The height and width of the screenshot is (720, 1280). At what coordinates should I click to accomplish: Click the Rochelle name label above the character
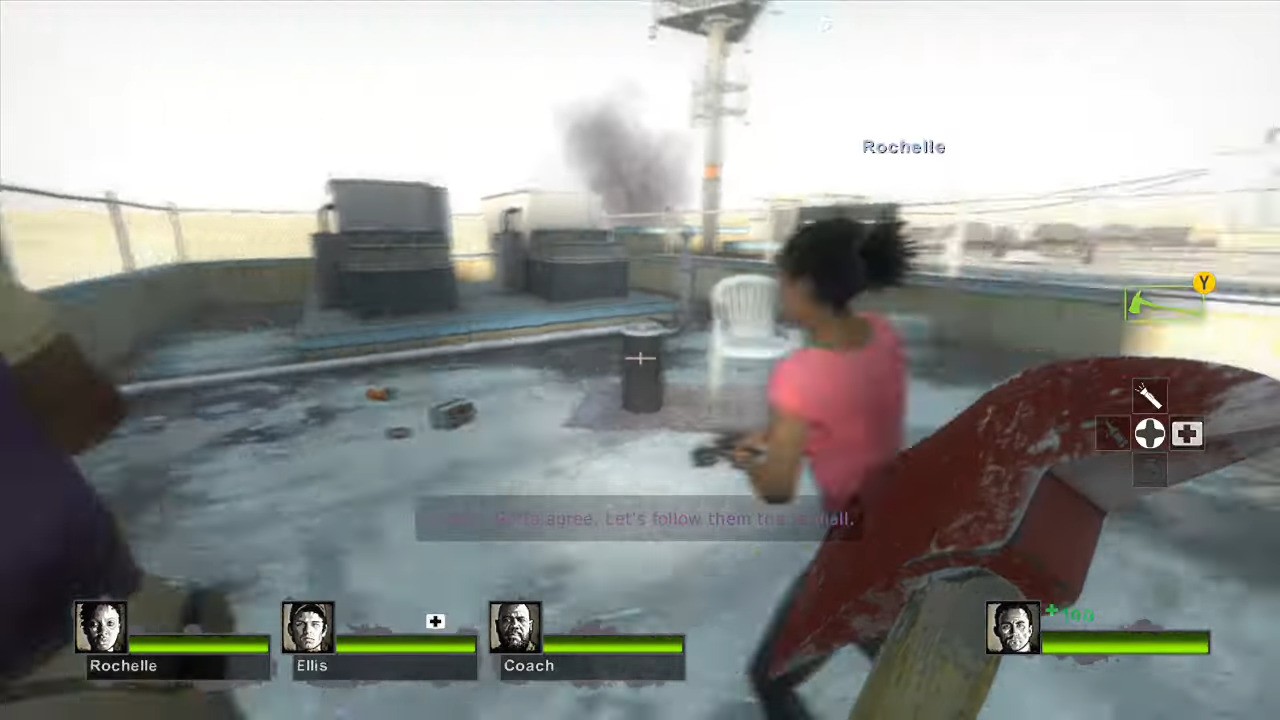[x=903, y=147]
